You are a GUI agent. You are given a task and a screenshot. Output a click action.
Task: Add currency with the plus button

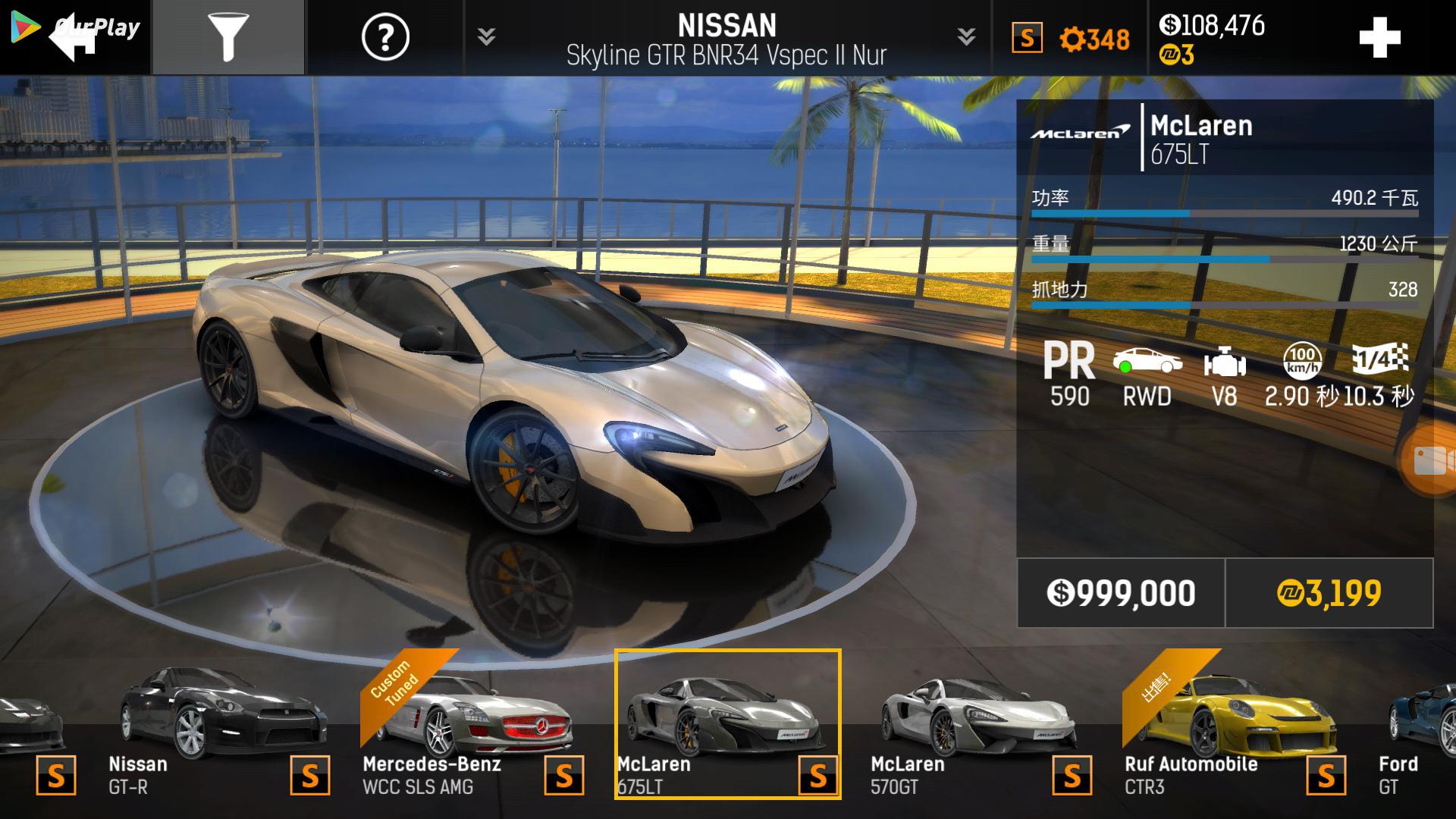tap(1379, 38)
